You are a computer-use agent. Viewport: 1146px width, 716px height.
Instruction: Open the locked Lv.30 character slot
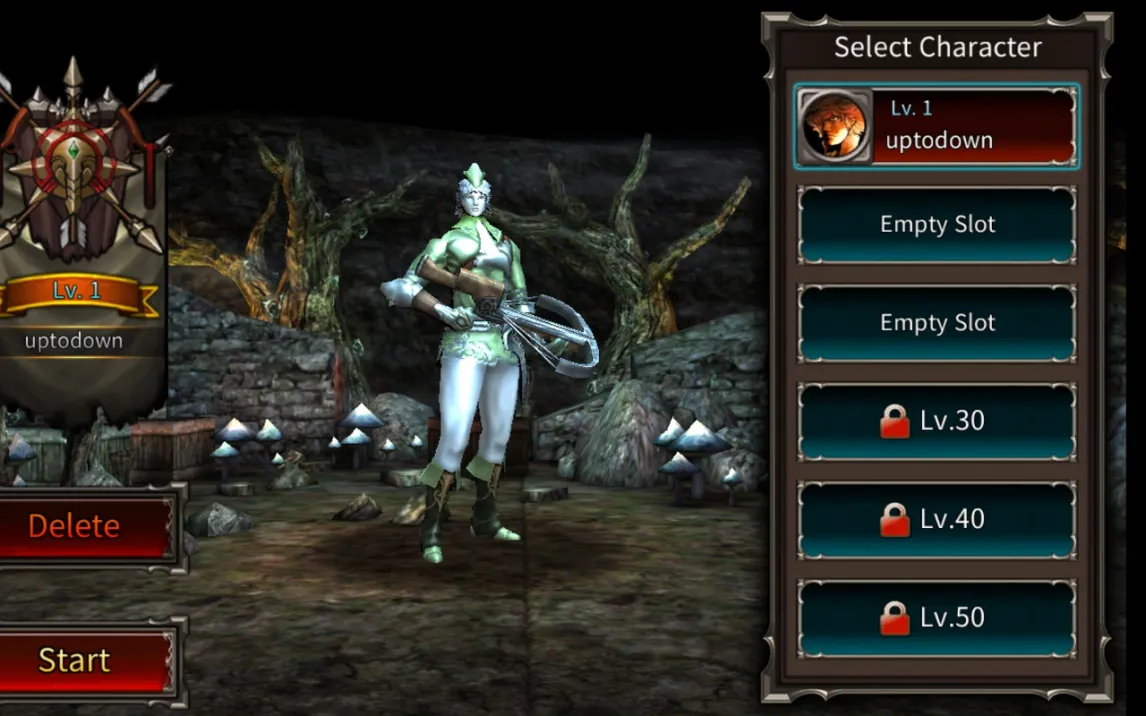pos(937,421)
